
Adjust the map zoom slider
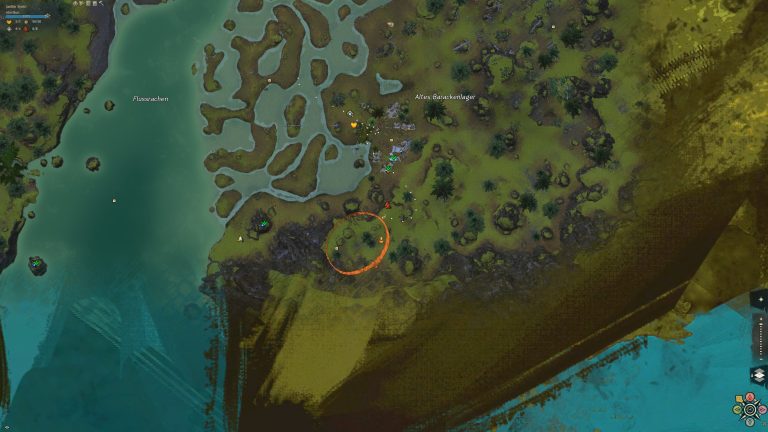click(762, 338)
